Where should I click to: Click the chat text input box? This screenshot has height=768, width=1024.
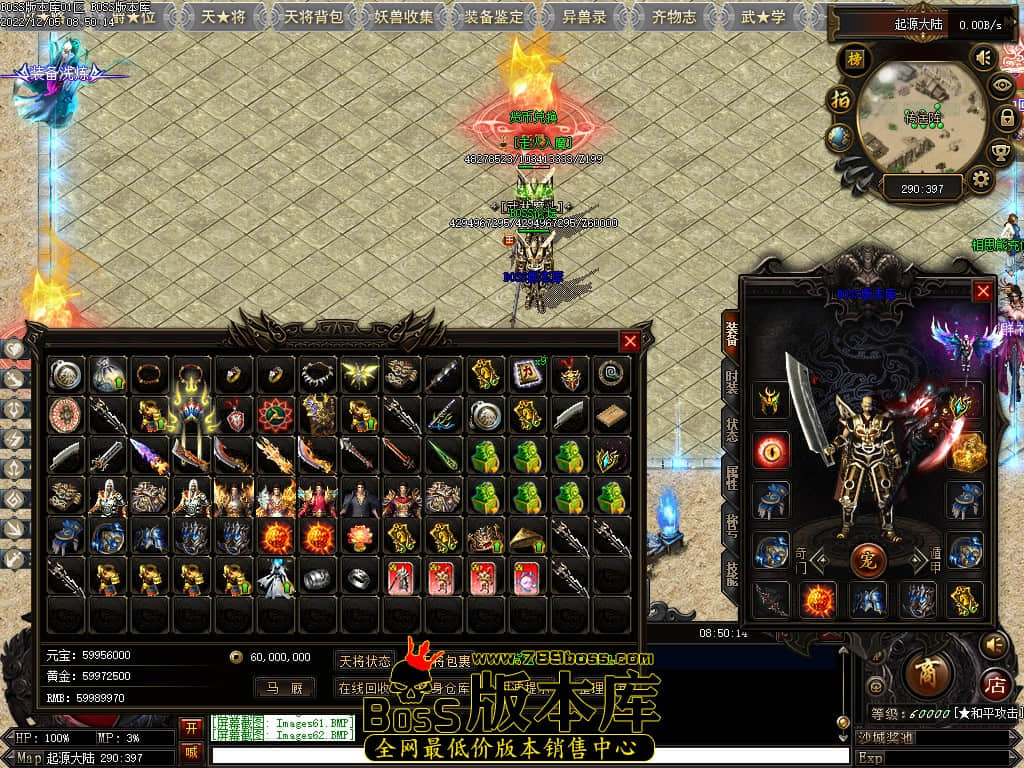tap(530, 755)
